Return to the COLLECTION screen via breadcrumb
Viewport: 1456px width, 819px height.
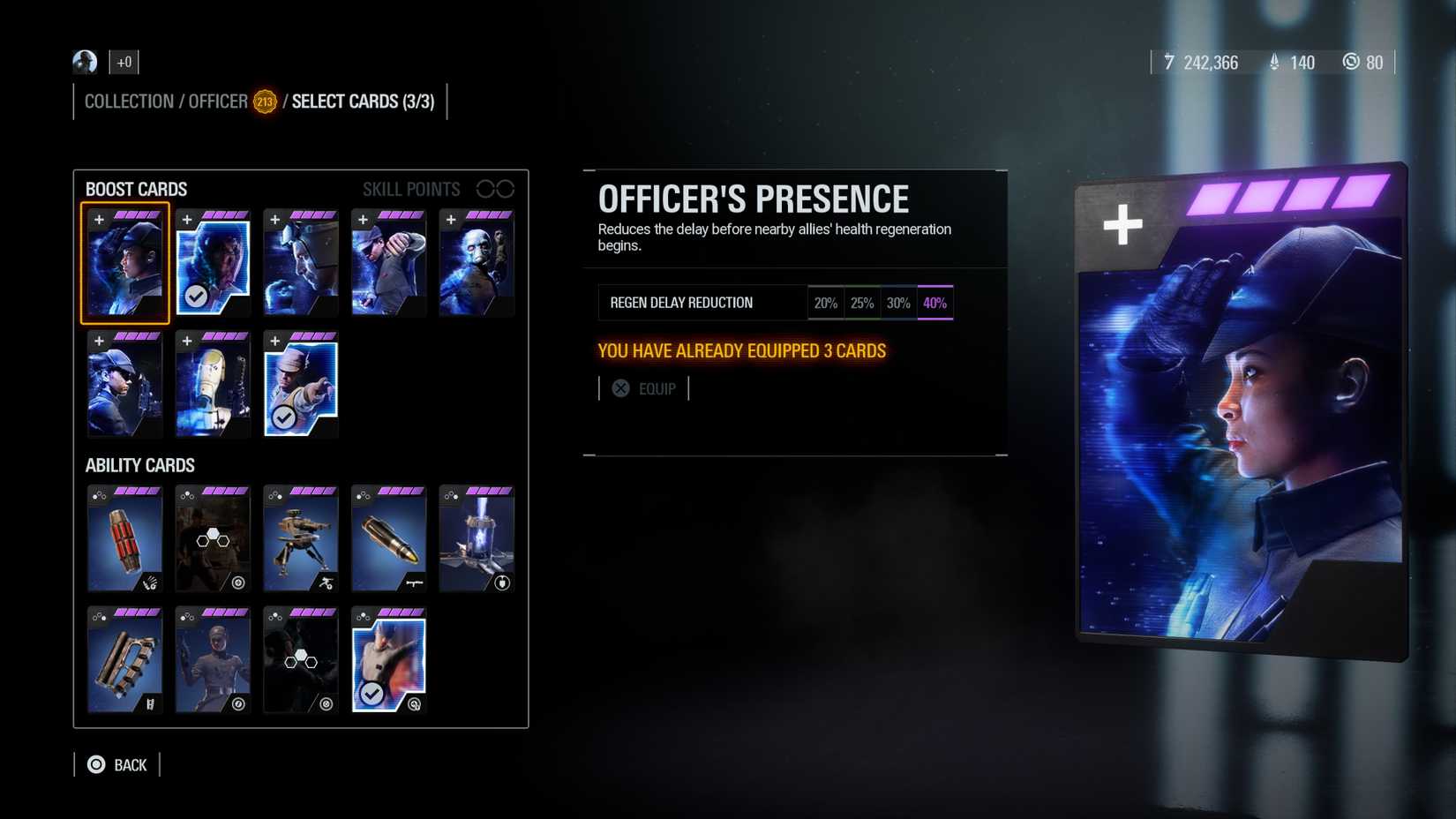pyautogui.click(x=129, y=101)
